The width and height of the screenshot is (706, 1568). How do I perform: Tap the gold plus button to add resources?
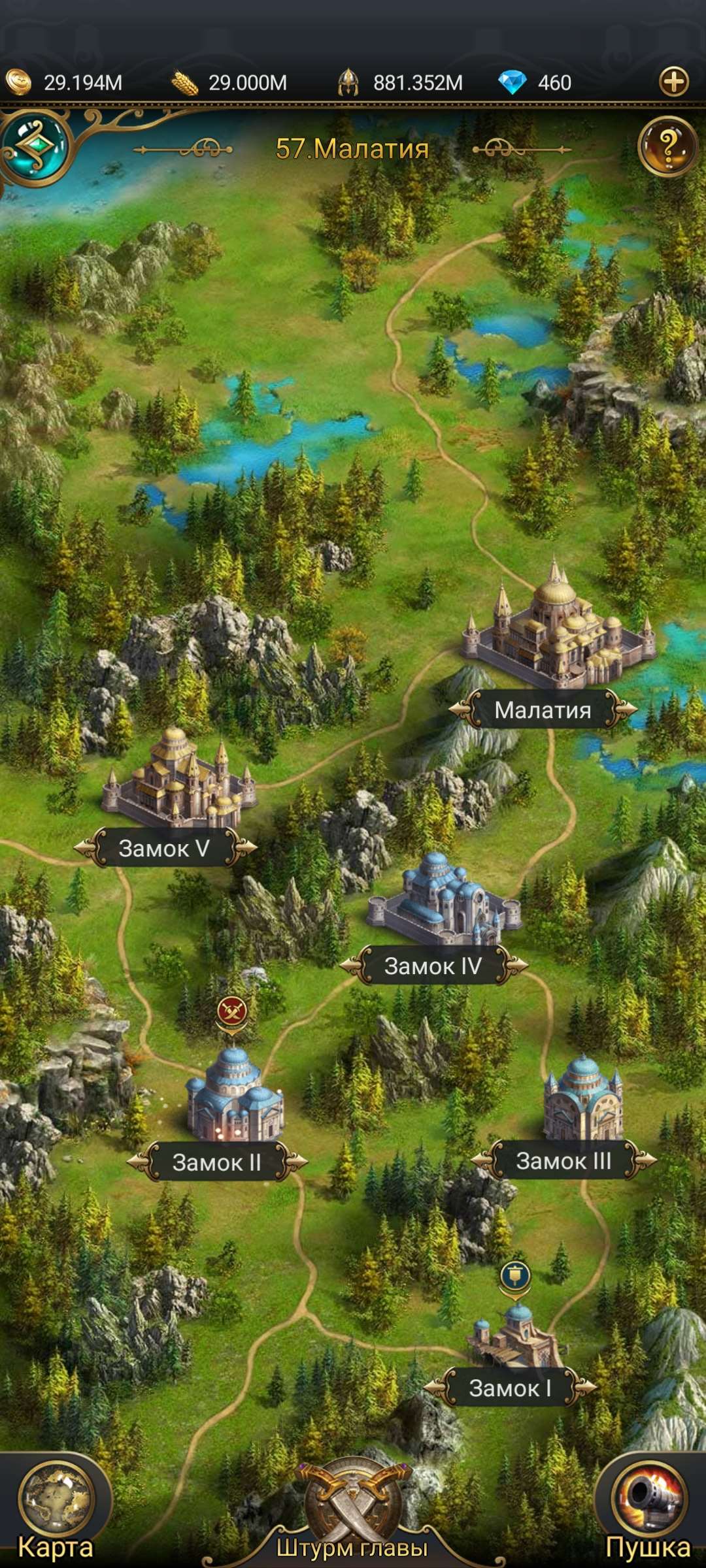[674, 82]
